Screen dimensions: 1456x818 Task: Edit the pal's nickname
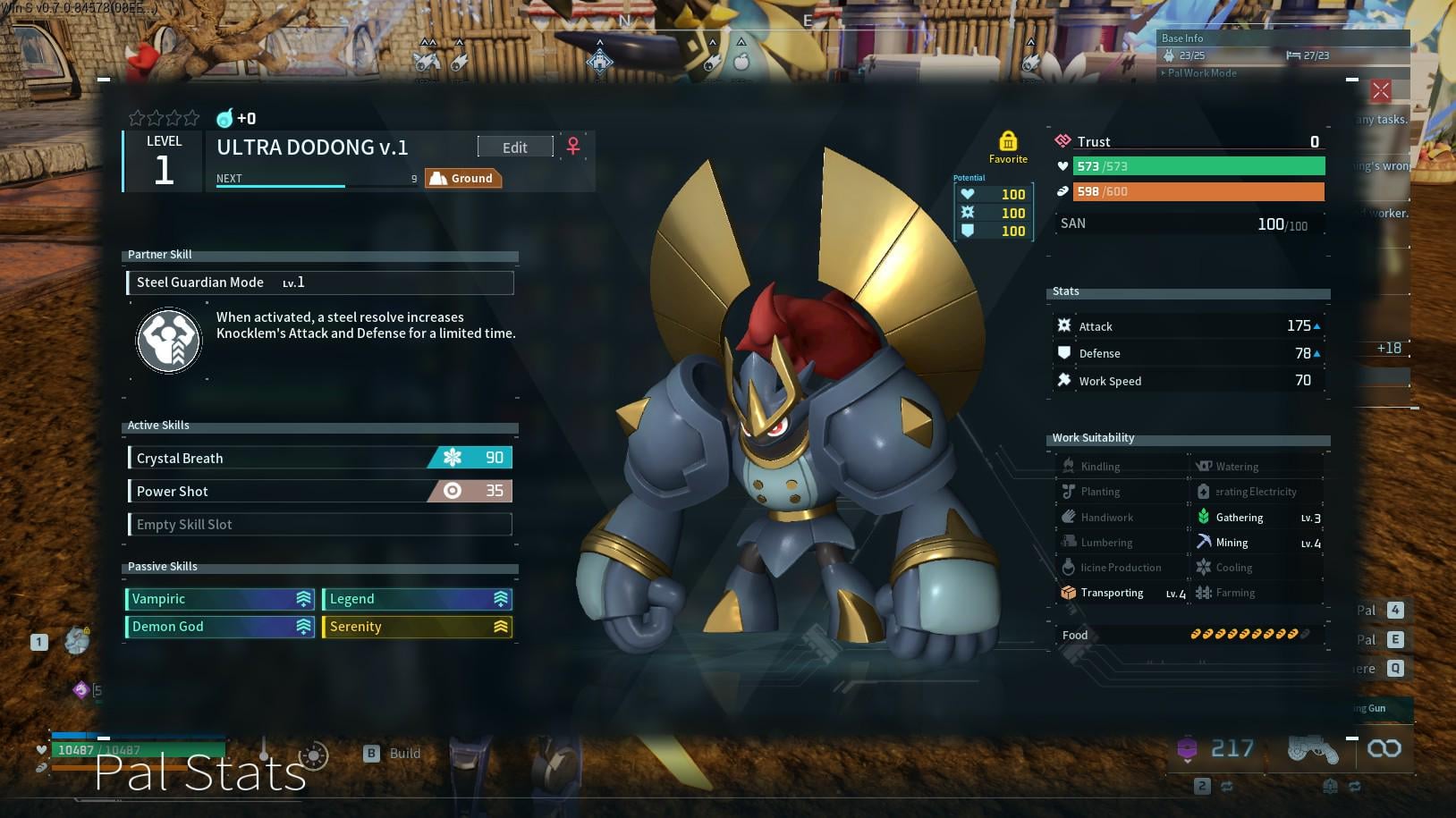tap(514, 148)
